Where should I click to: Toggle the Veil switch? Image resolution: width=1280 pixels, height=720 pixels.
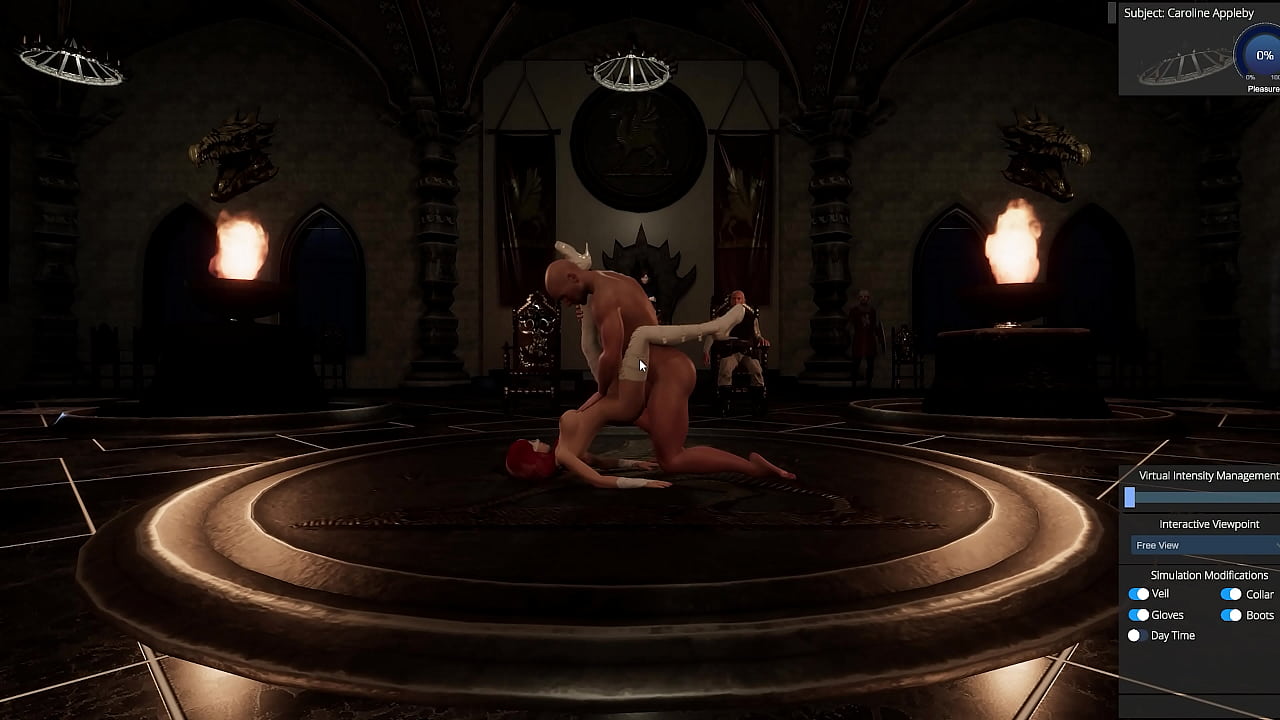(1138, 594)
